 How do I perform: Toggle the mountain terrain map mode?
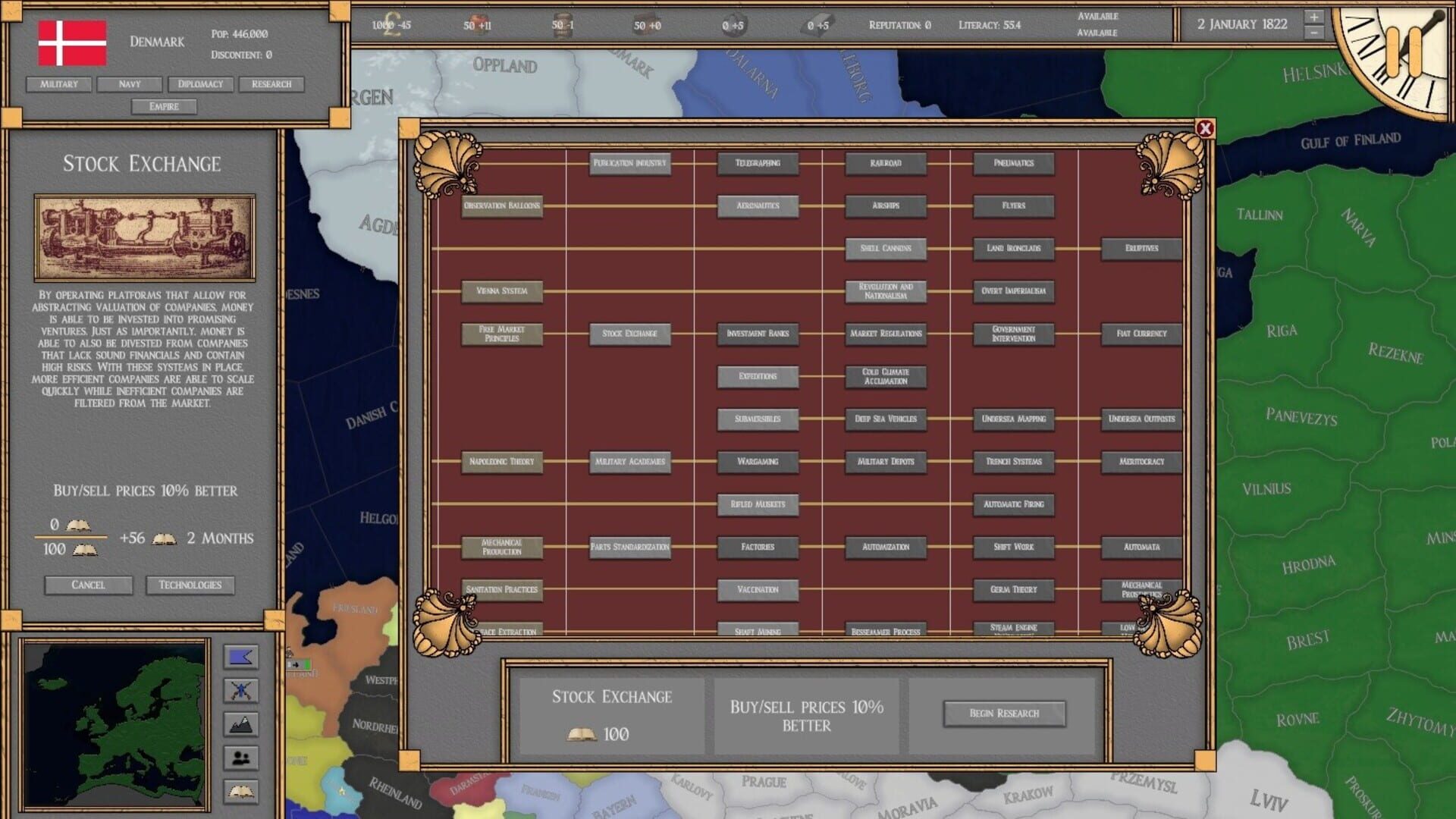pyautogui.click(x=243, y=724)
